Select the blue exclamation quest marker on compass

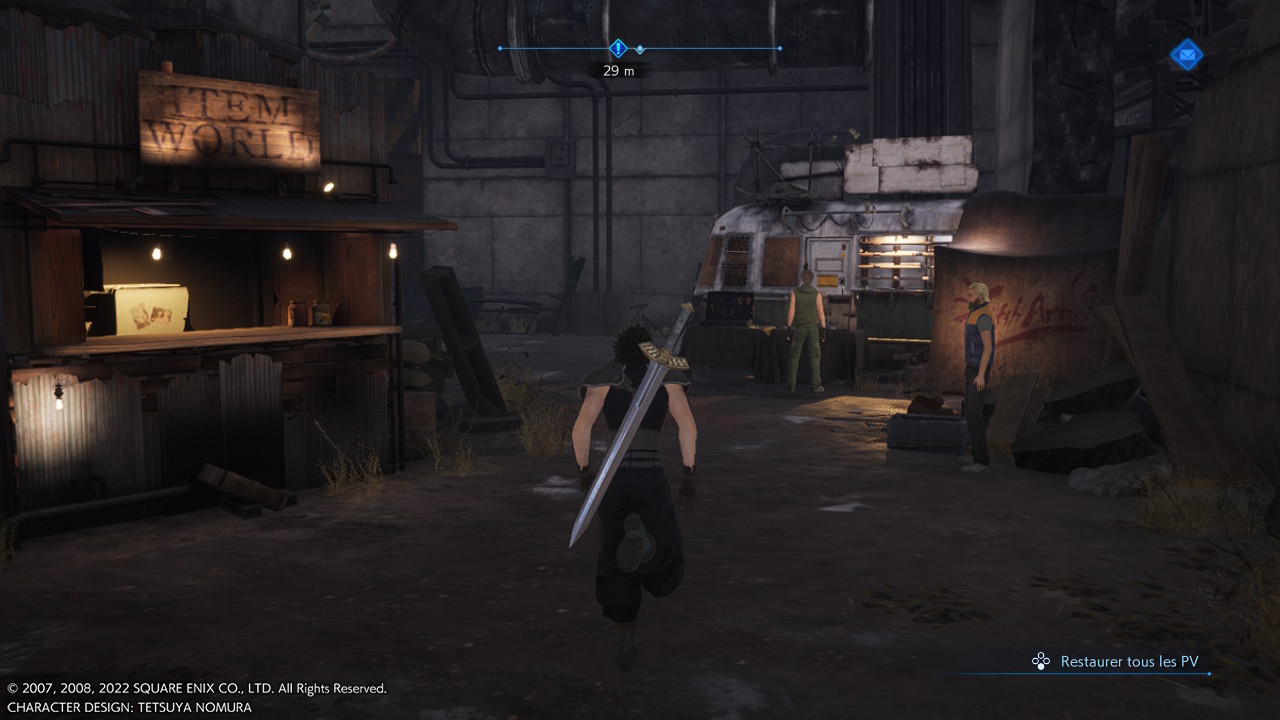[x=618, y=48]
